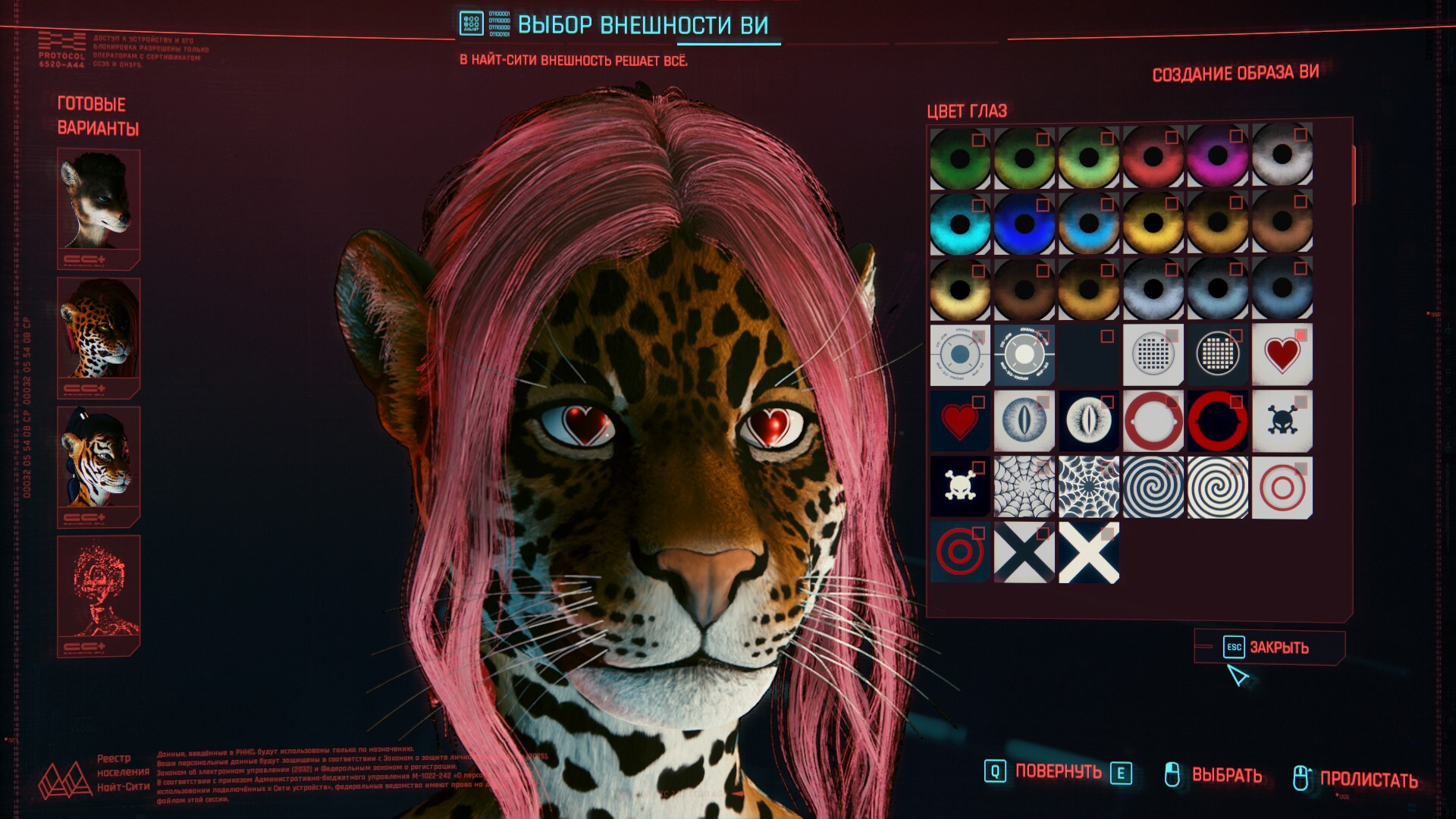The height and width of the screenshot is (819, 1456).
Task: Select the grid mesh eye pattern
Action: 1153,355
